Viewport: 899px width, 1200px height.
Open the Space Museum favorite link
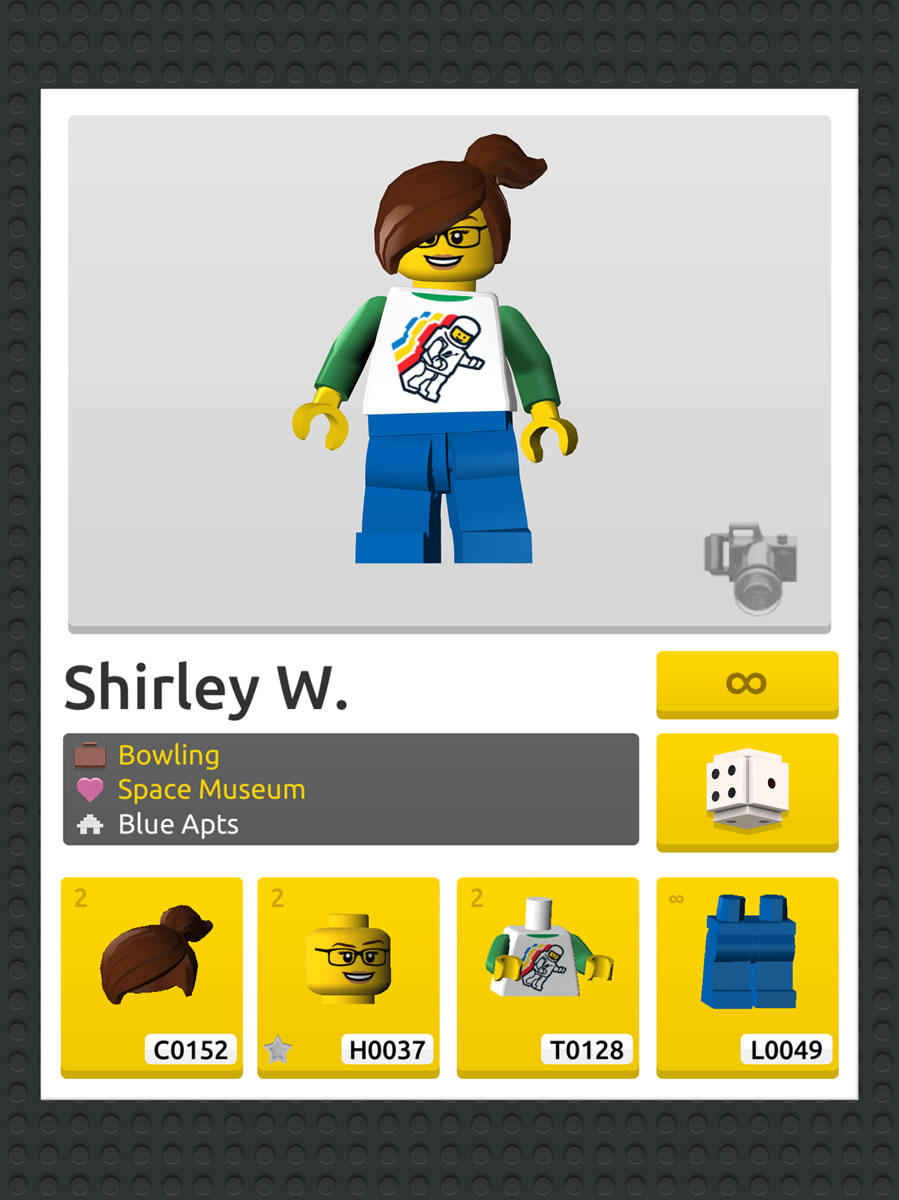coord(211,789)
